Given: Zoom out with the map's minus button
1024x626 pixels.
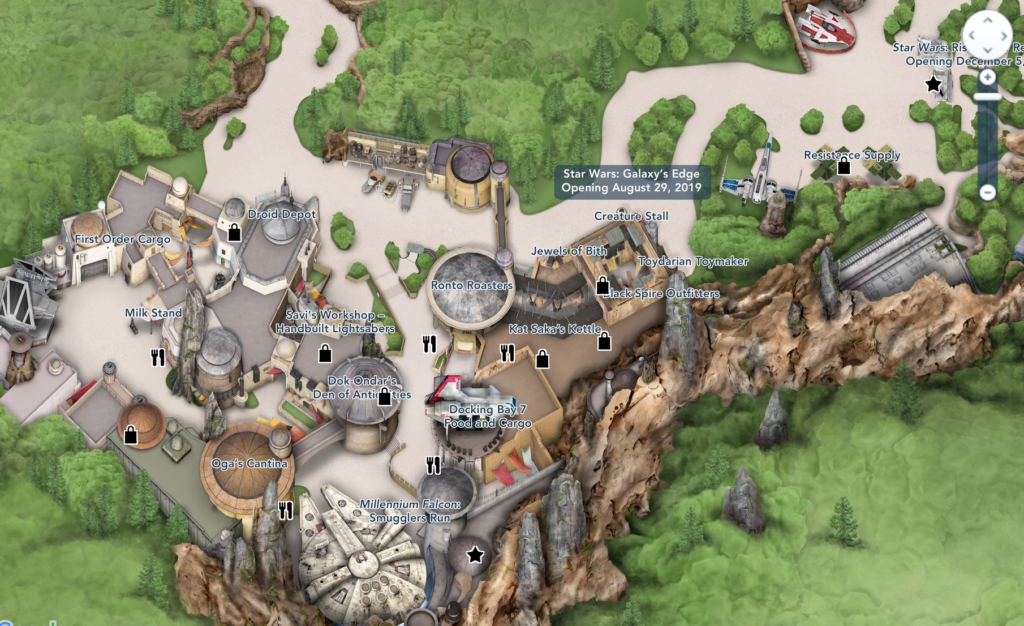Looking at the screenshot, I should (x=987, y=192).
